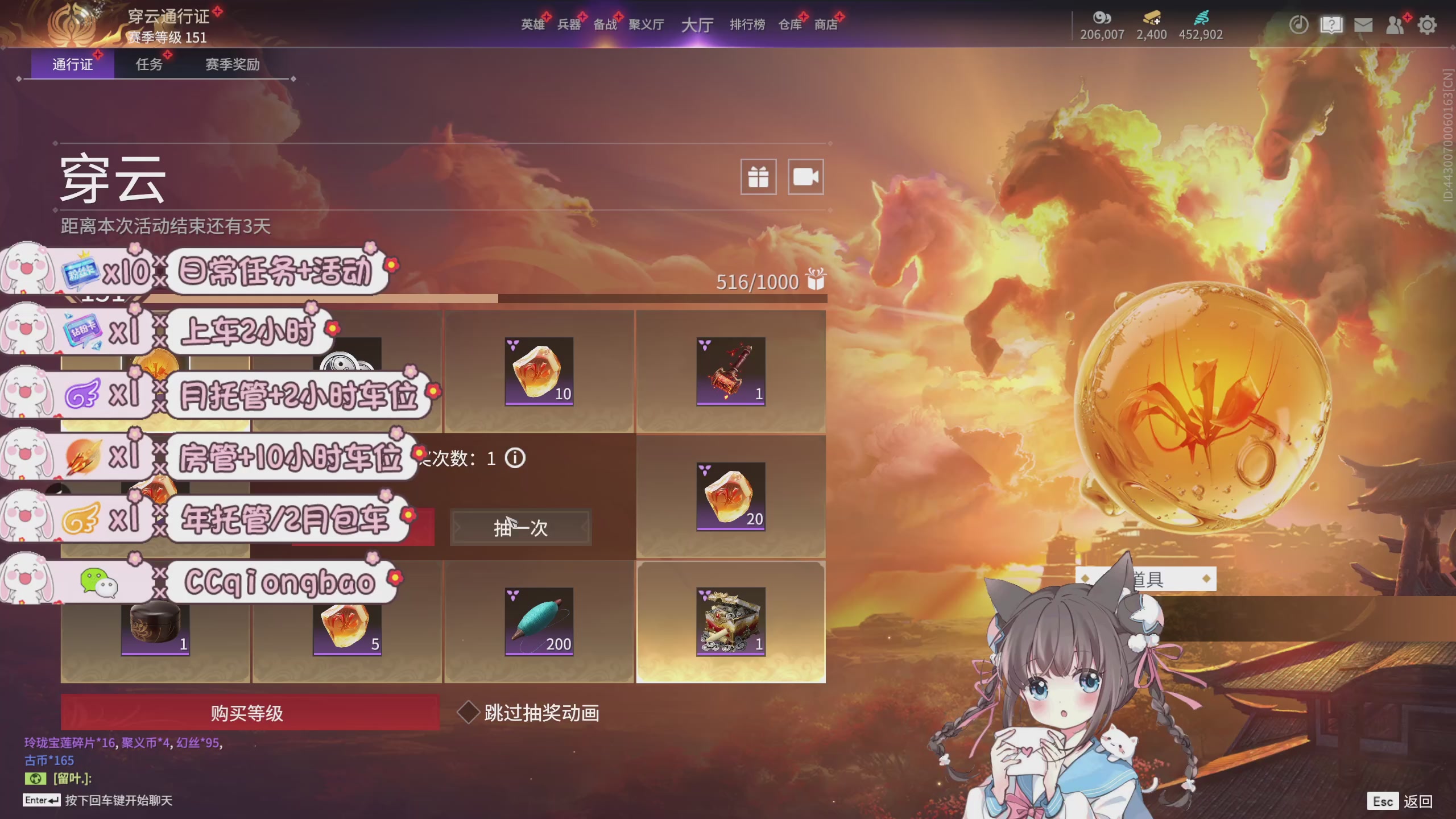Open the mail envelope icon
1456x819 pixels.
pyautogui.click(x=1364, y=24)
